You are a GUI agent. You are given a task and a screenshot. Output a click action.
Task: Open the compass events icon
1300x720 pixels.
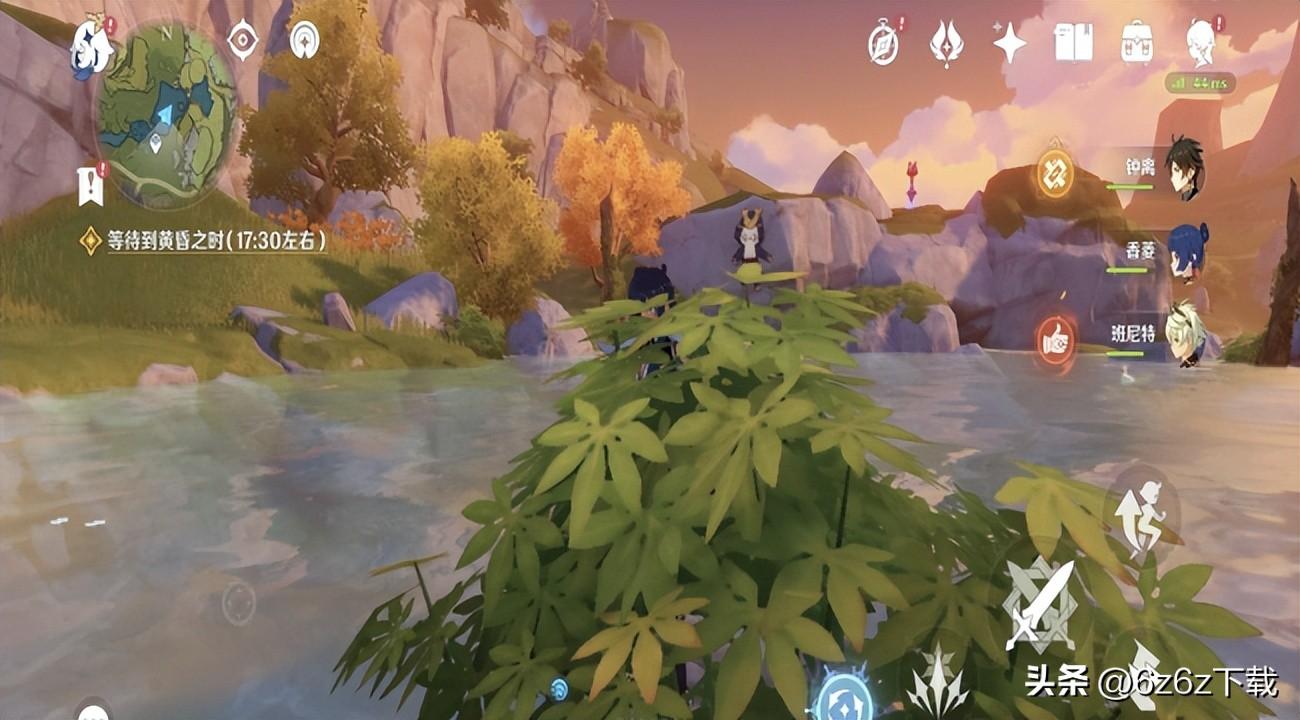(x=883, y=44)
